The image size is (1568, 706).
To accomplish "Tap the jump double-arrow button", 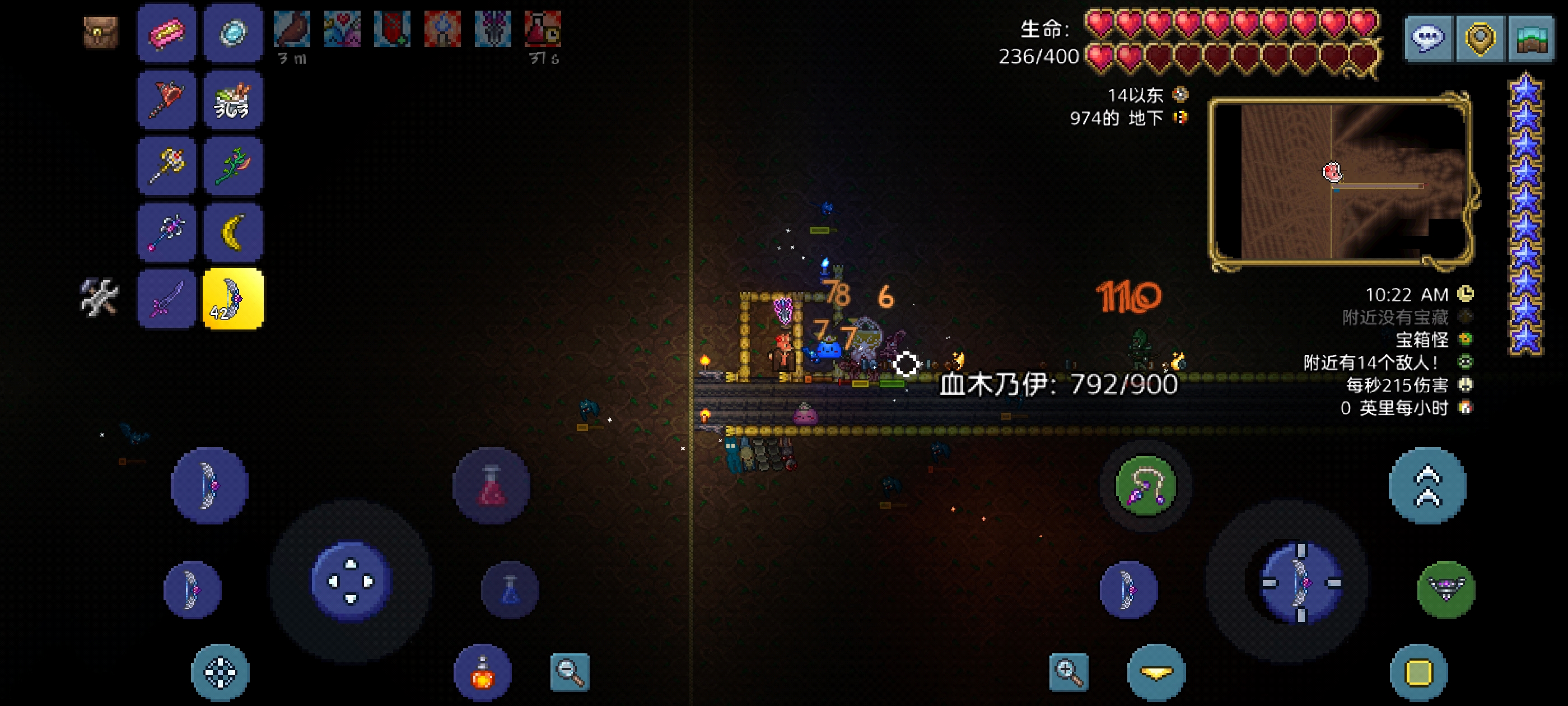I will coord(1427,485).
